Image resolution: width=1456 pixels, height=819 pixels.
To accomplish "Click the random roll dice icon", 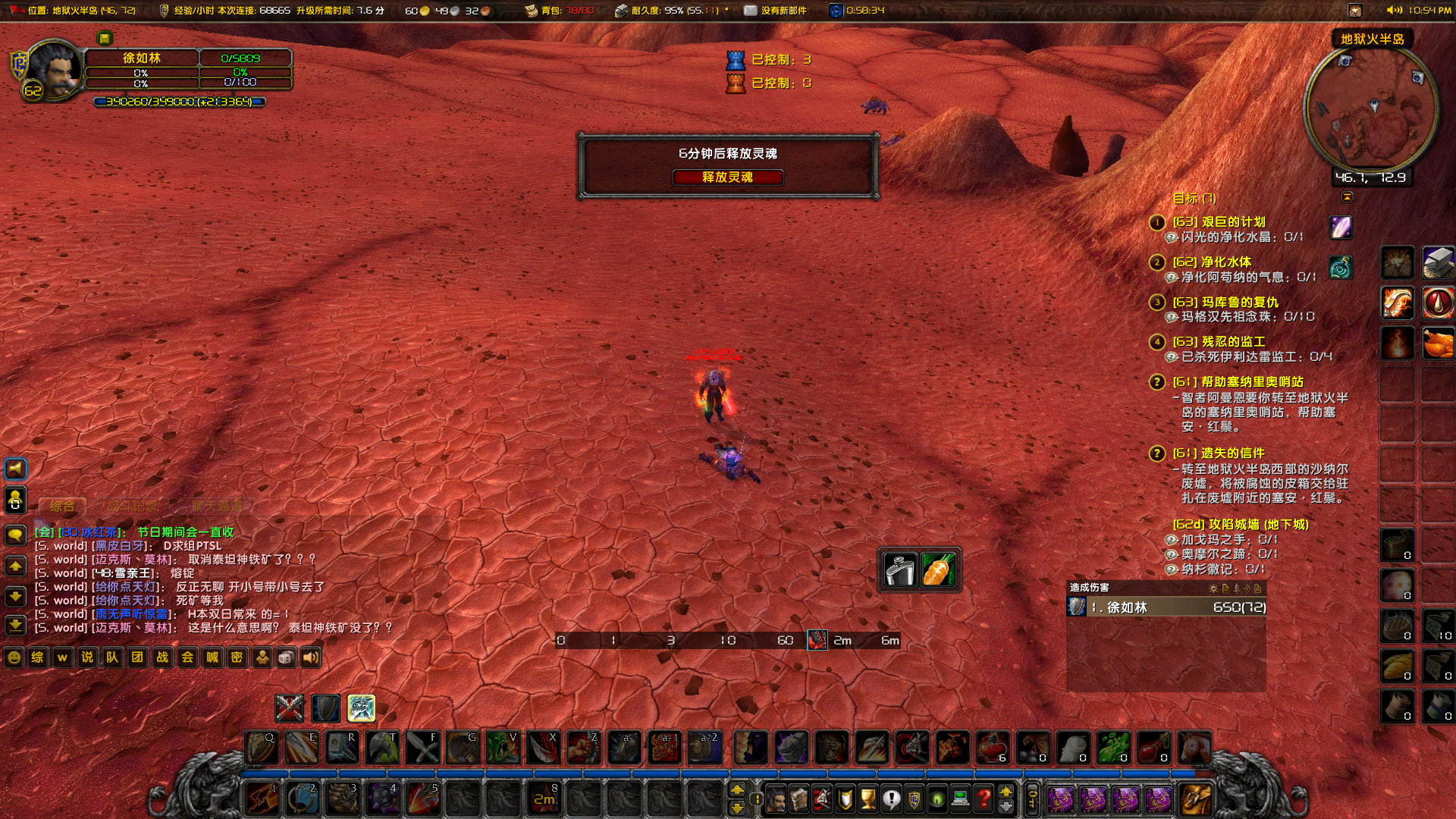I will click(287, 658).
